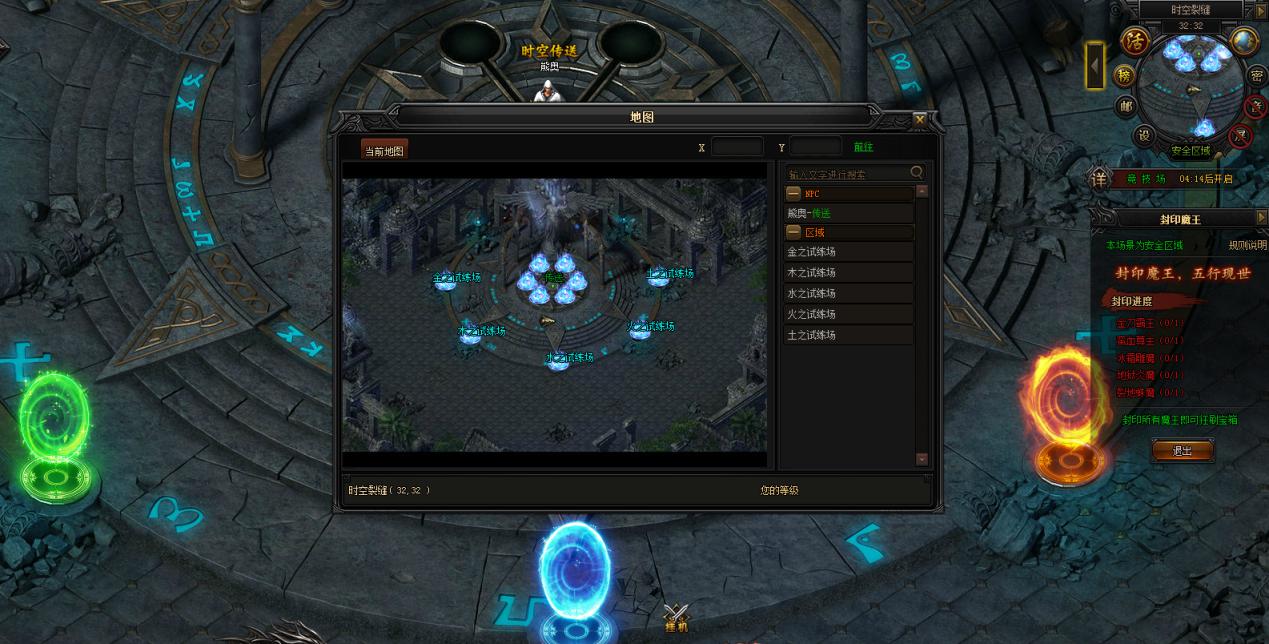The image size is (1269, 644).
Task: Focus the X coordinate input field
Action: [x=737, y=147]
